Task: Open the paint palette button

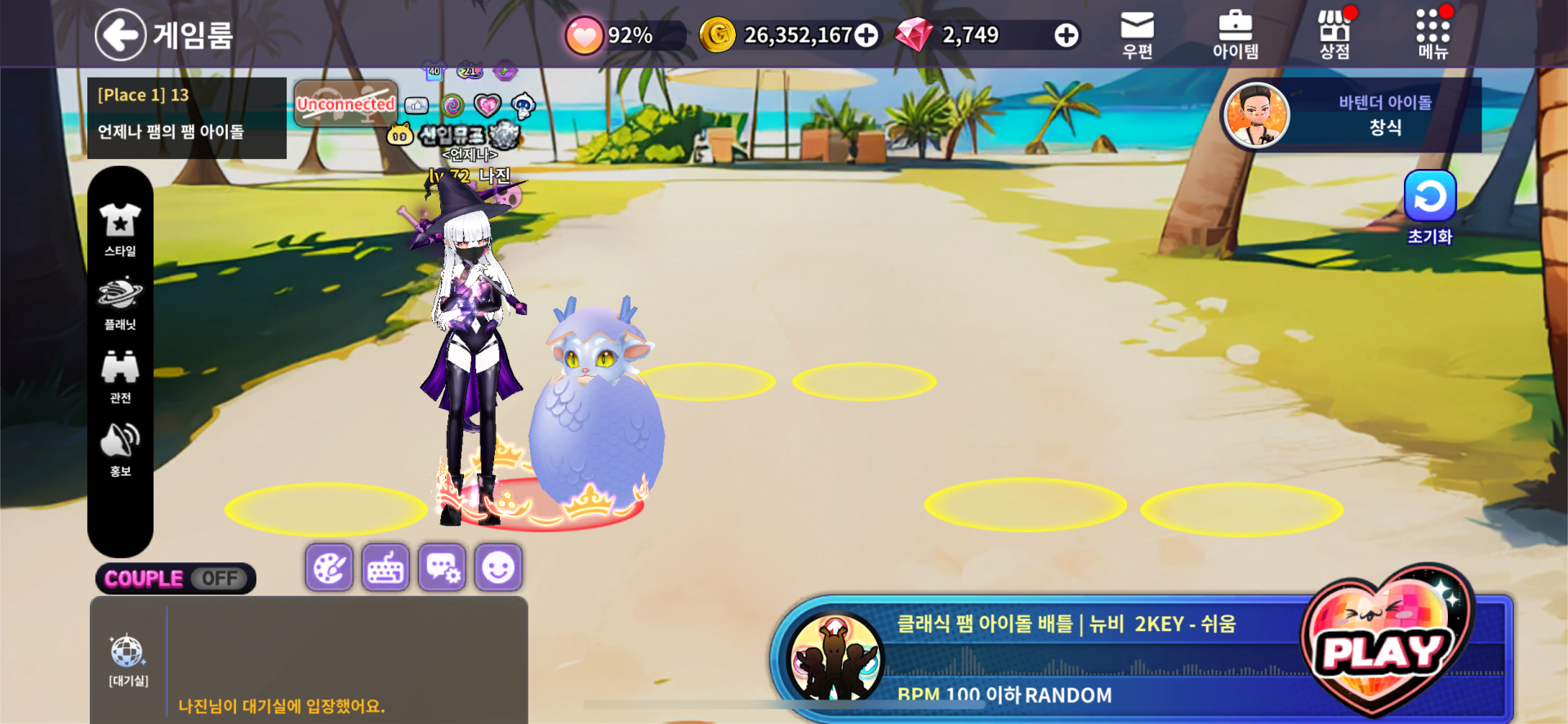Action: [x=329, y=567]
